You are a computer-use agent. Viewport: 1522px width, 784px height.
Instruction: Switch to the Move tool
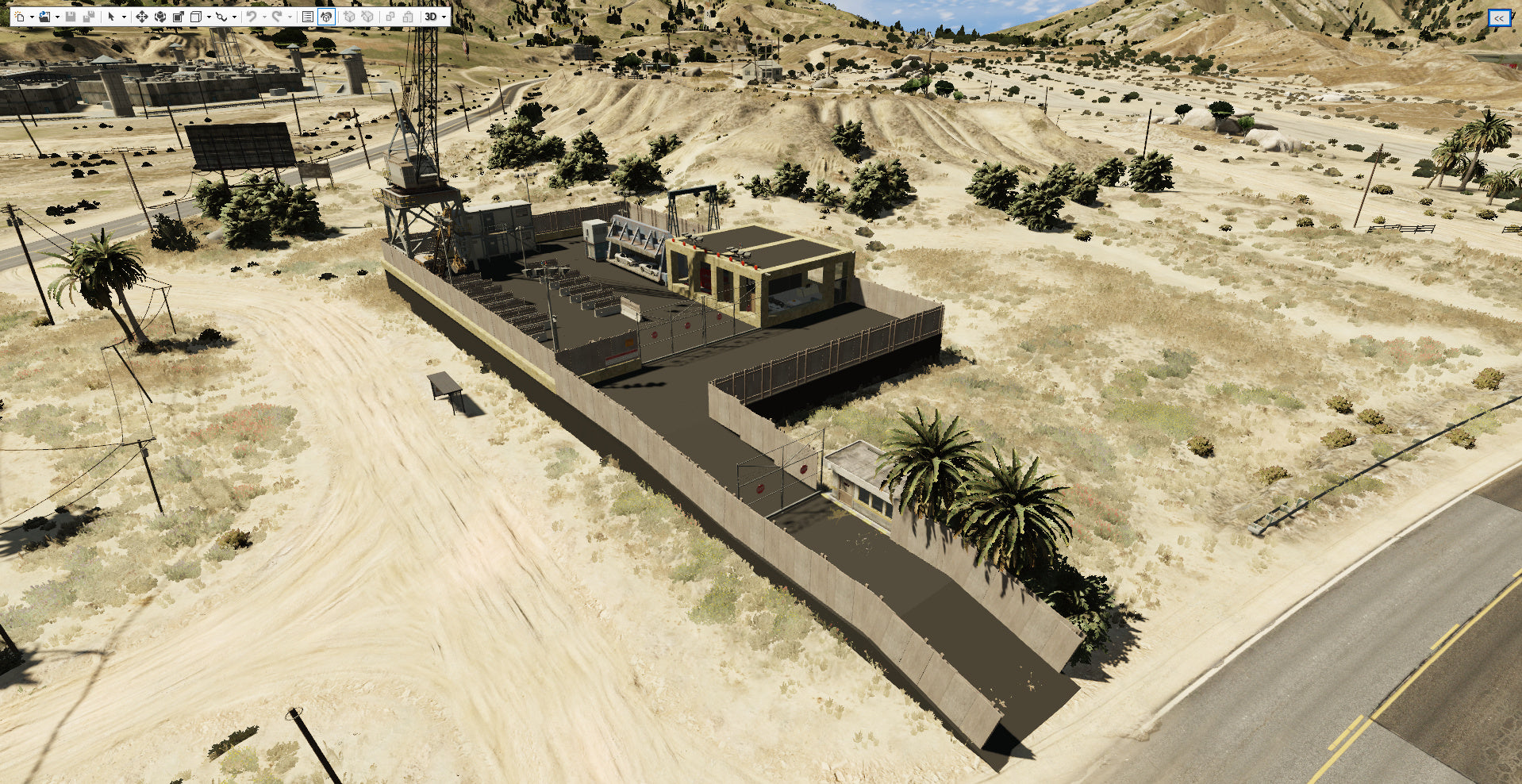(x=142, y=16)
